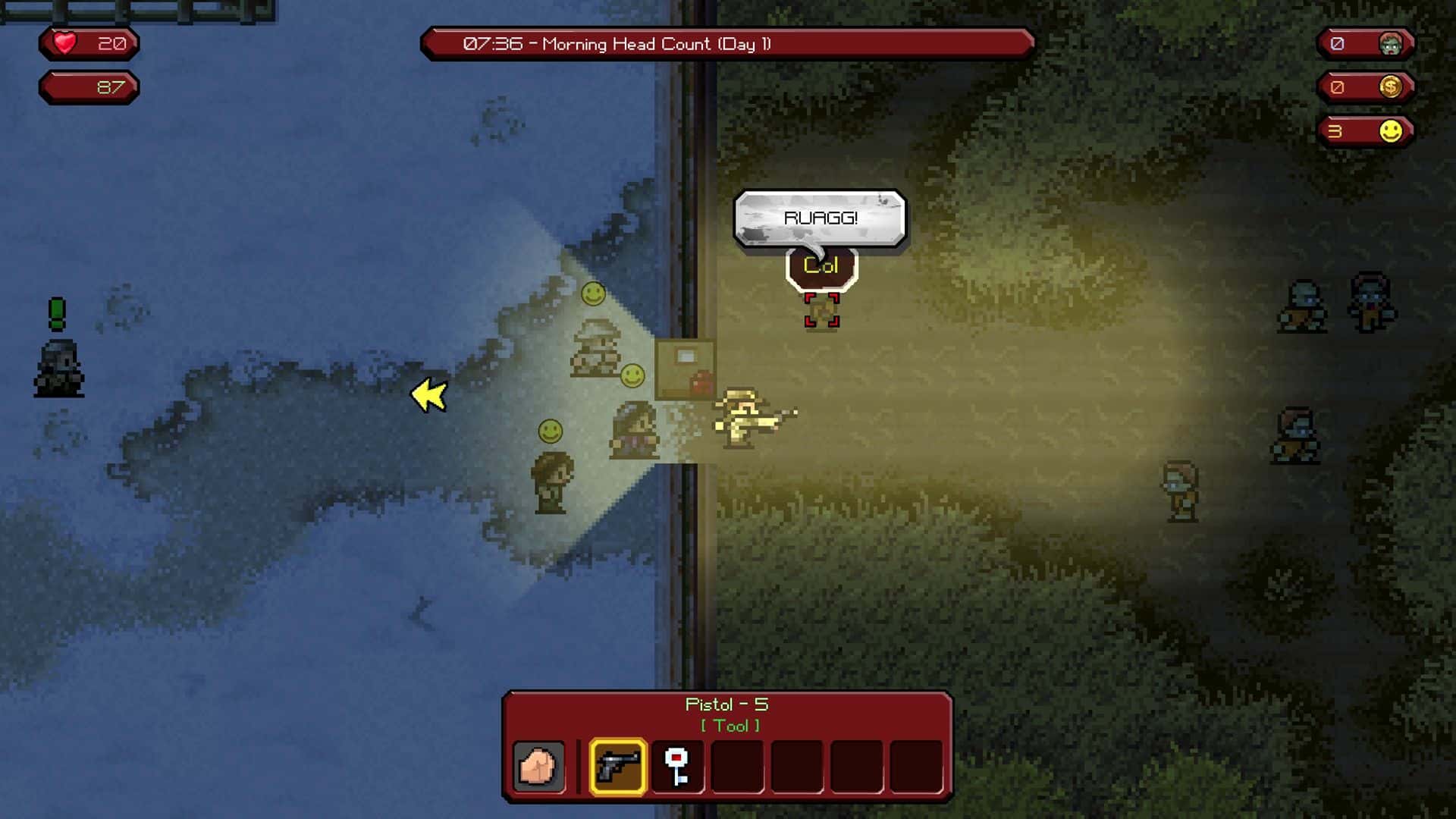
Task: Click the Col nameplate above the survivor
Action: [x=820, y=265]
